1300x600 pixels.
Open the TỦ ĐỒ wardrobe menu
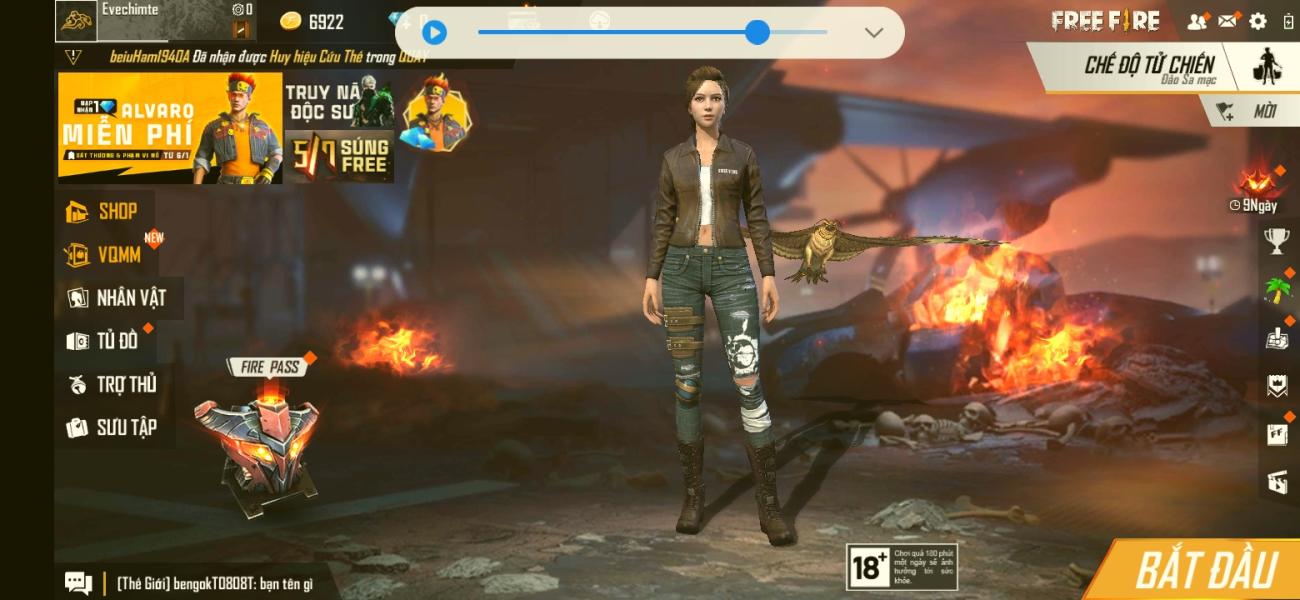tap(104, 341)
